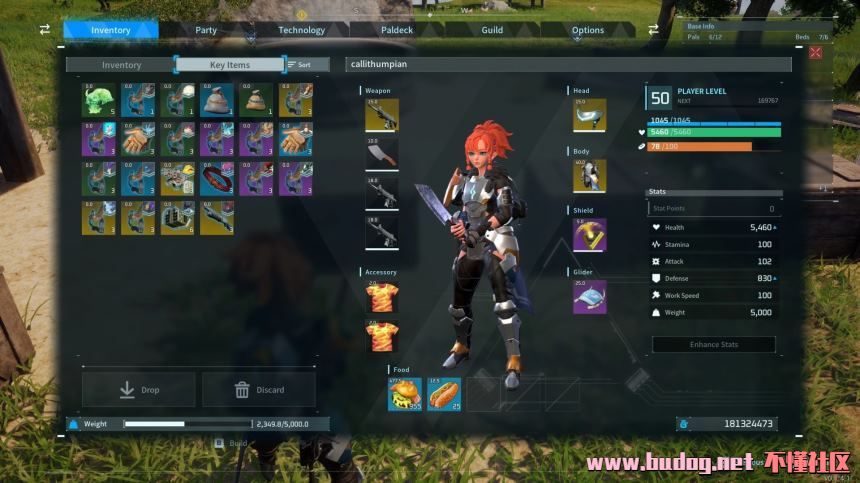
Task: Close the inventory with the red X
Action: [816, 52]
